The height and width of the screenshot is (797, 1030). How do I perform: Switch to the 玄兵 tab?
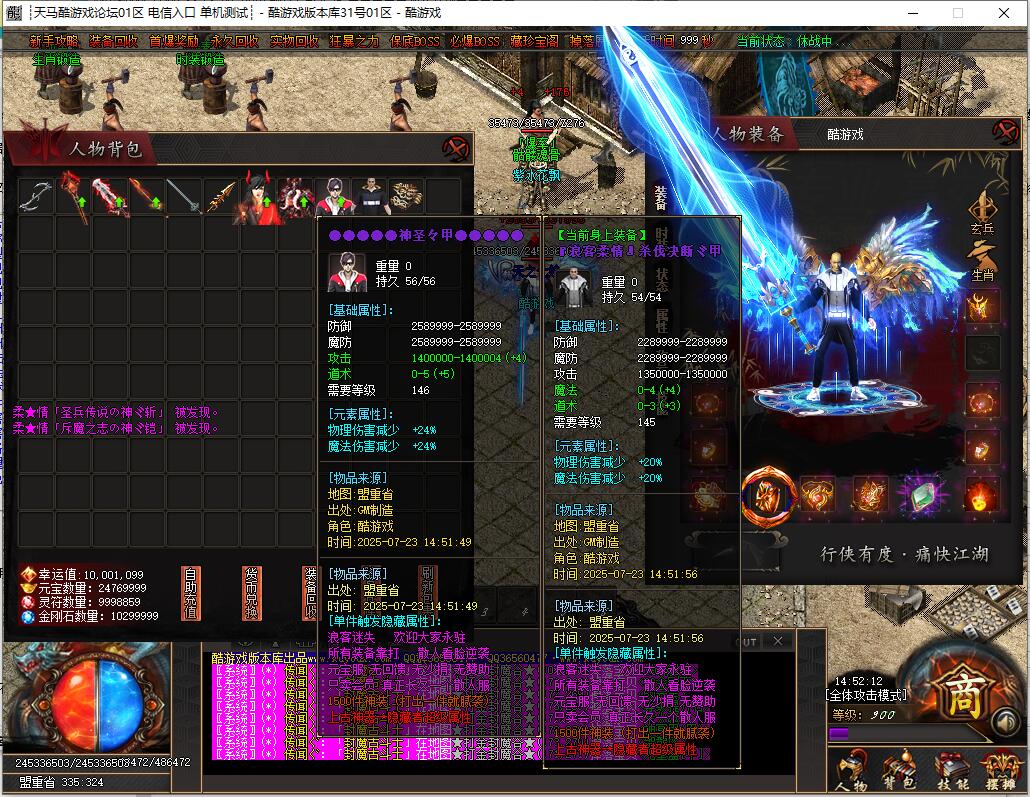[982, 215]
